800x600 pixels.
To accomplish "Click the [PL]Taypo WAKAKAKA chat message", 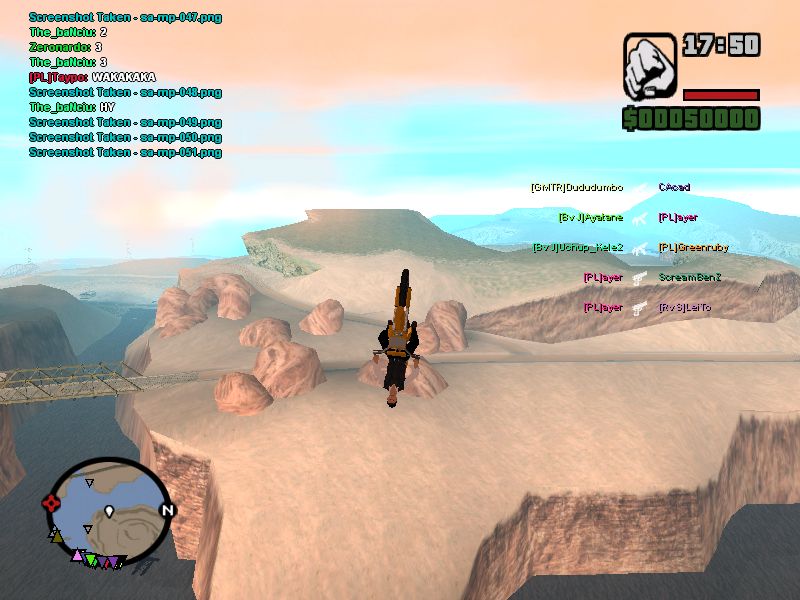I will 92,77.
